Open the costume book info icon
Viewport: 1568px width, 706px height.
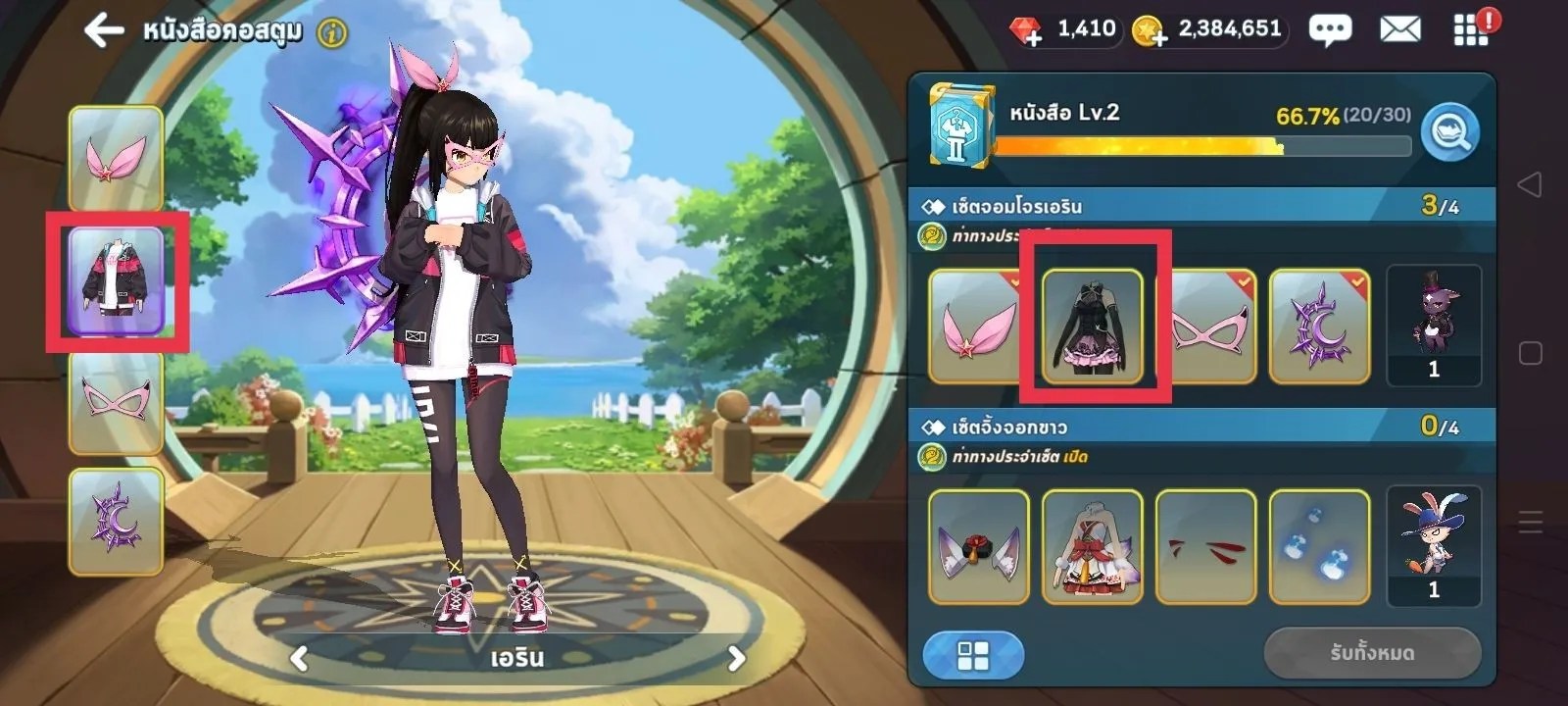(x=333, y=33)
